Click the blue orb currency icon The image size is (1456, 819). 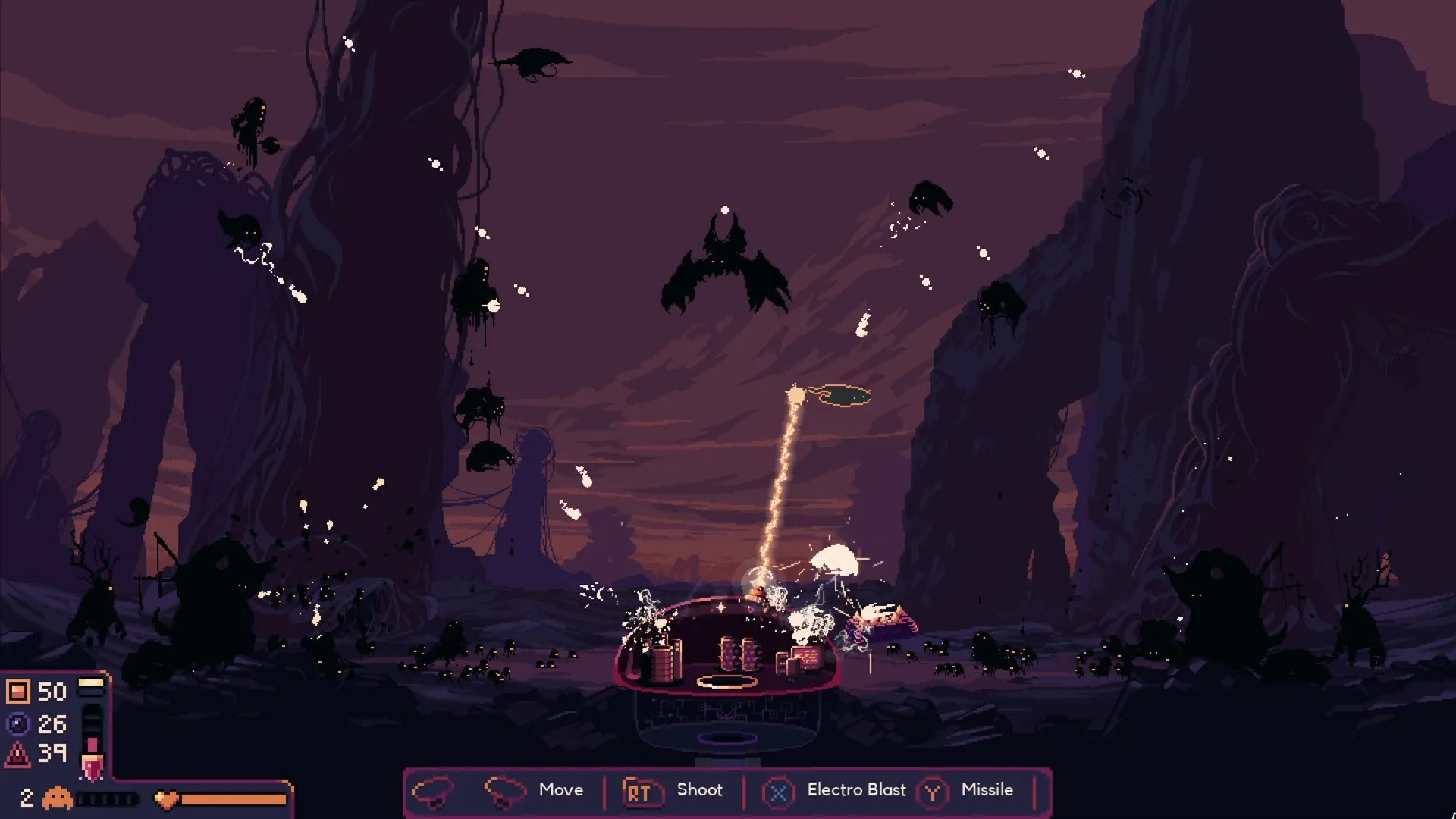[20, 723]
